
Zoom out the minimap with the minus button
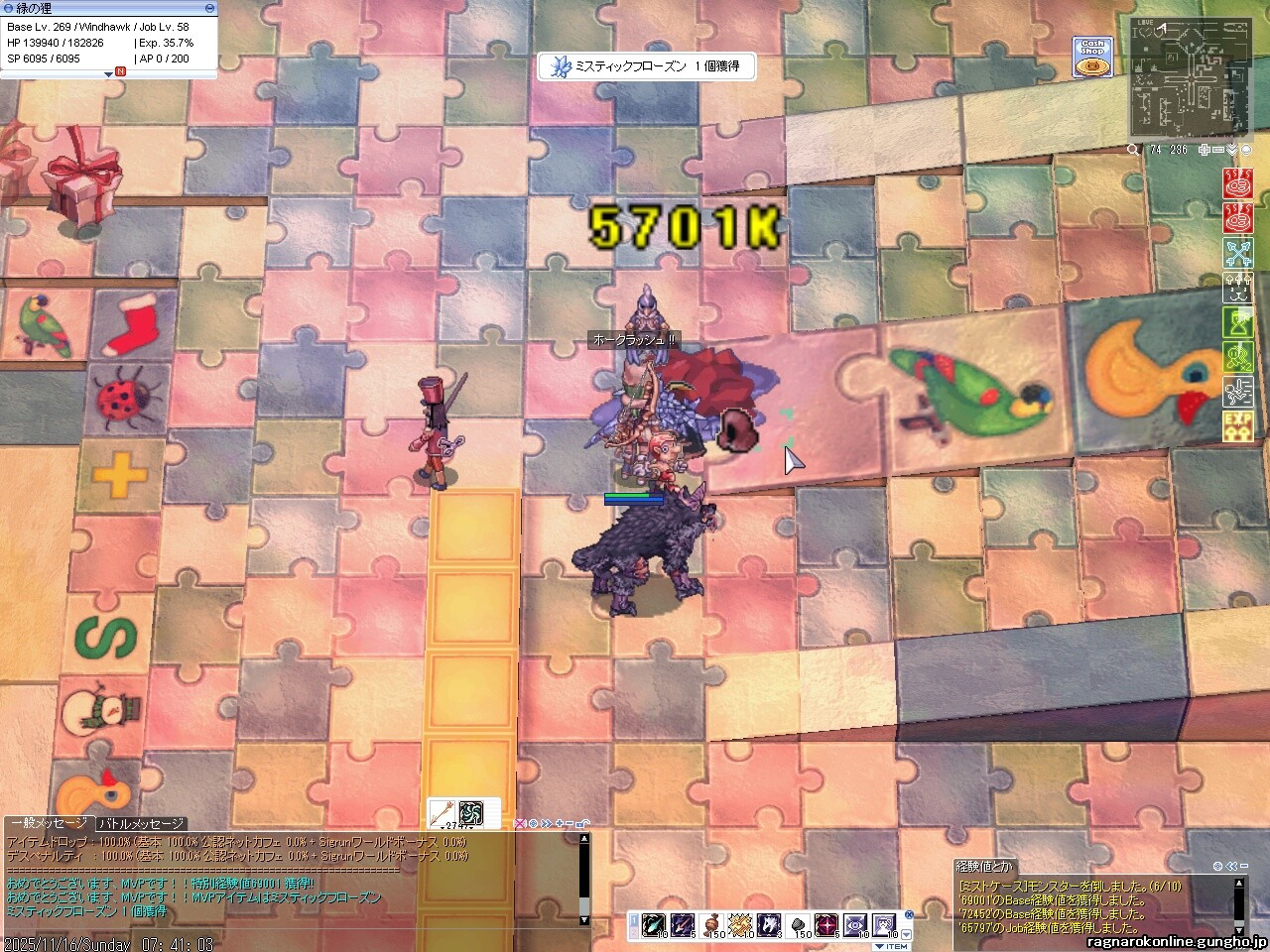(x=1218, y=150)
